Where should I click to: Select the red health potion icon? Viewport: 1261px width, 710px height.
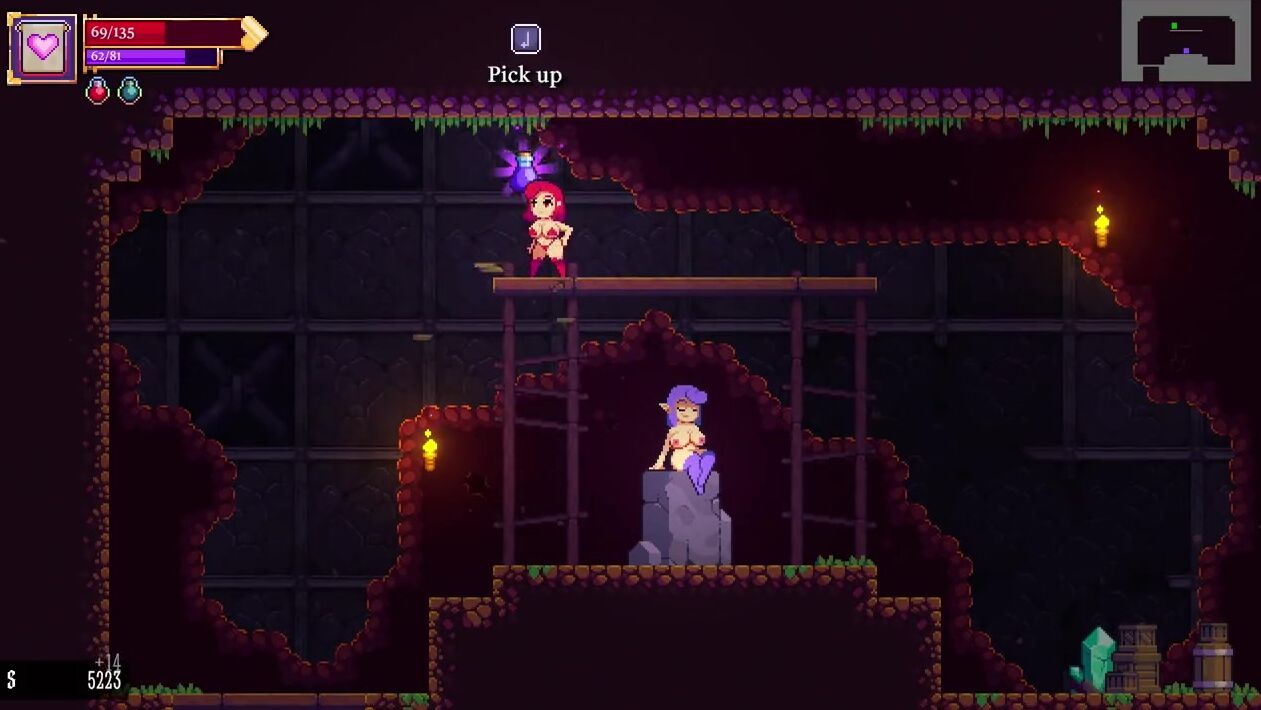pyautogui.click(x=98, y=91)
